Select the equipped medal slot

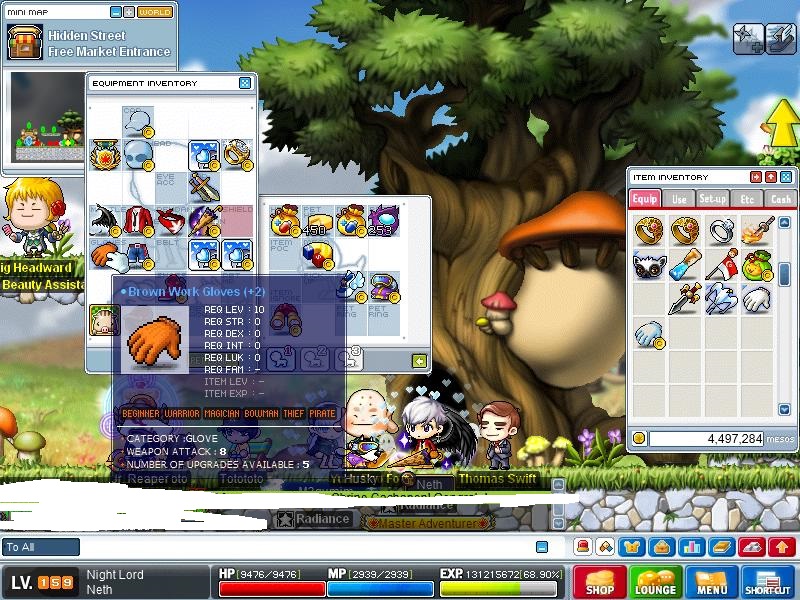click(104, 153)
